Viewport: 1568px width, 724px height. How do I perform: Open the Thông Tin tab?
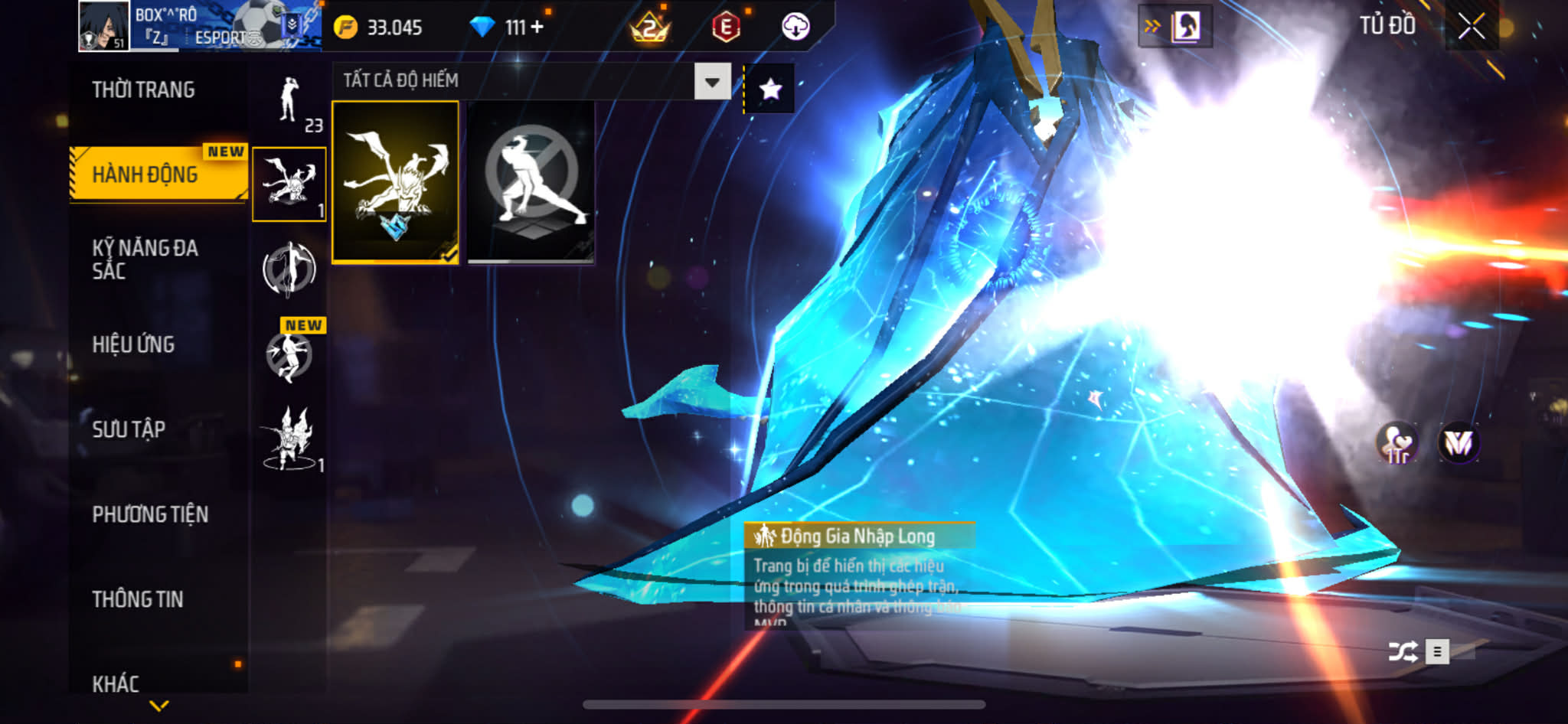point(138,599)
